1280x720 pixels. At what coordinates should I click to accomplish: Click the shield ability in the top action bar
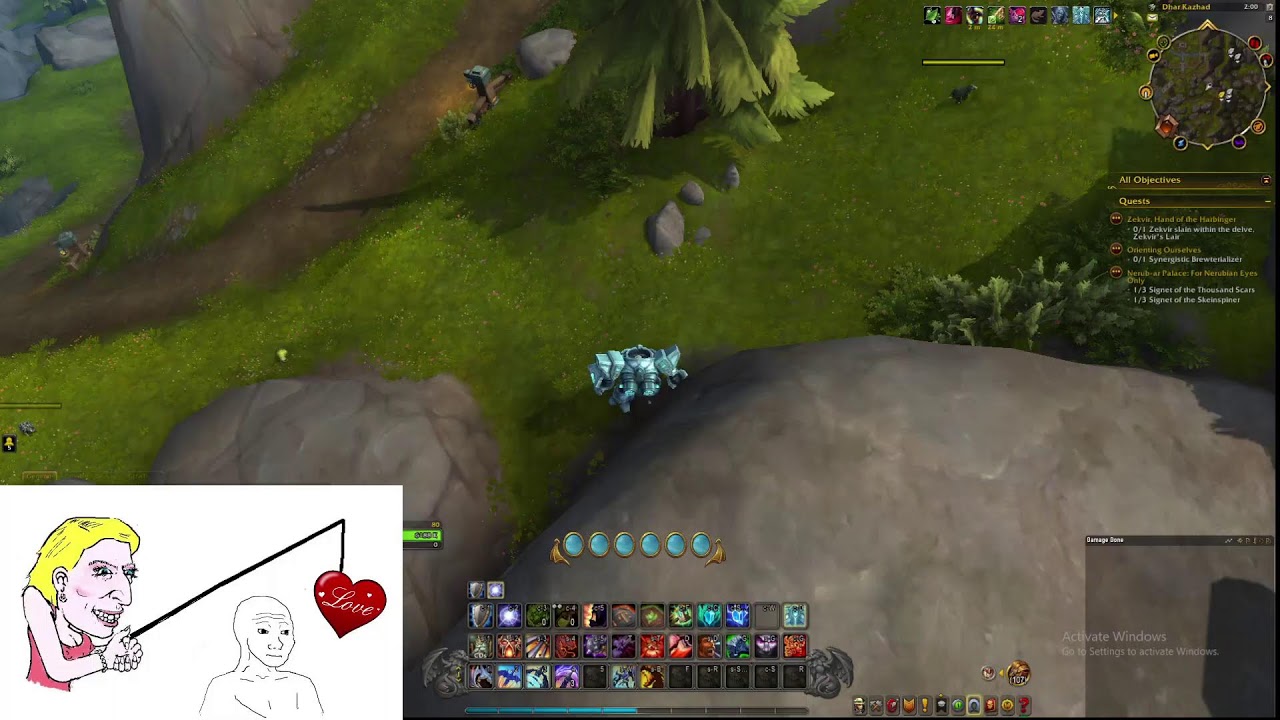click(x=481, y=616)
